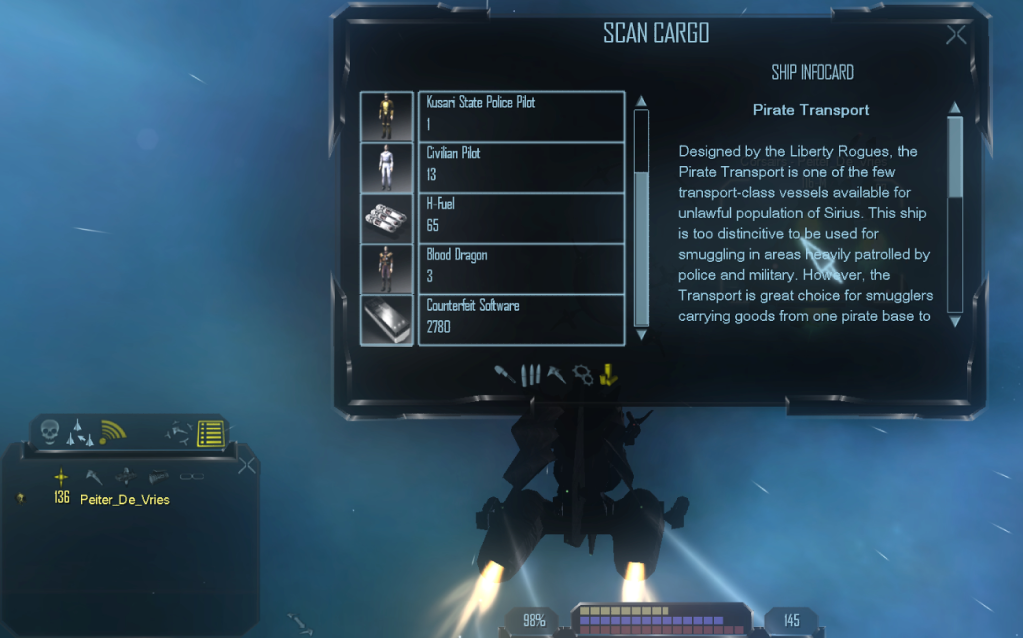Screen dimensions: 1023x638
Task: Click the infocard scroll-up arrow
Action: tap(955, 107)
